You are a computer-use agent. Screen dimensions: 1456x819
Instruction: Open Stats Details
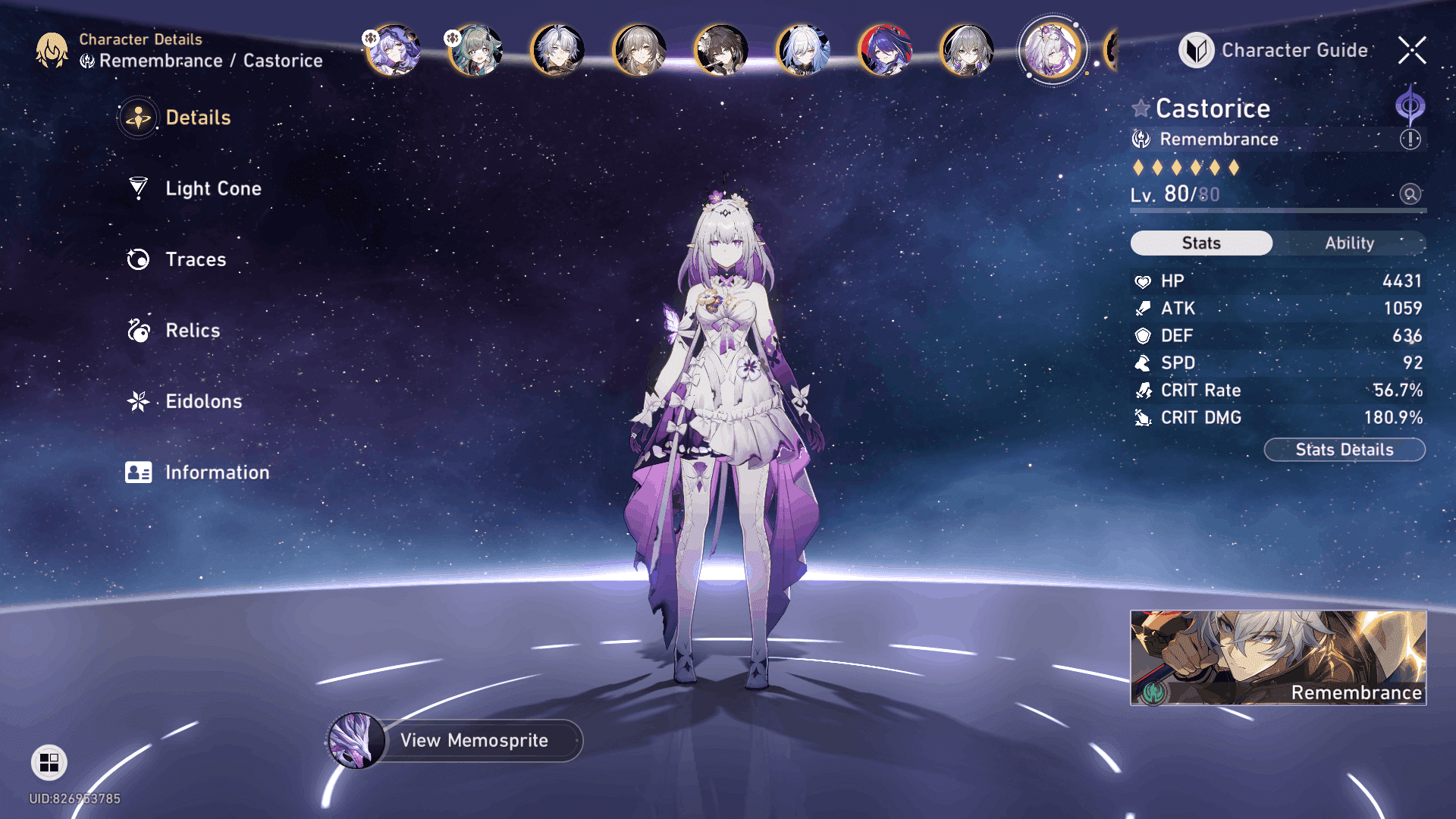tap(1344, 450)
